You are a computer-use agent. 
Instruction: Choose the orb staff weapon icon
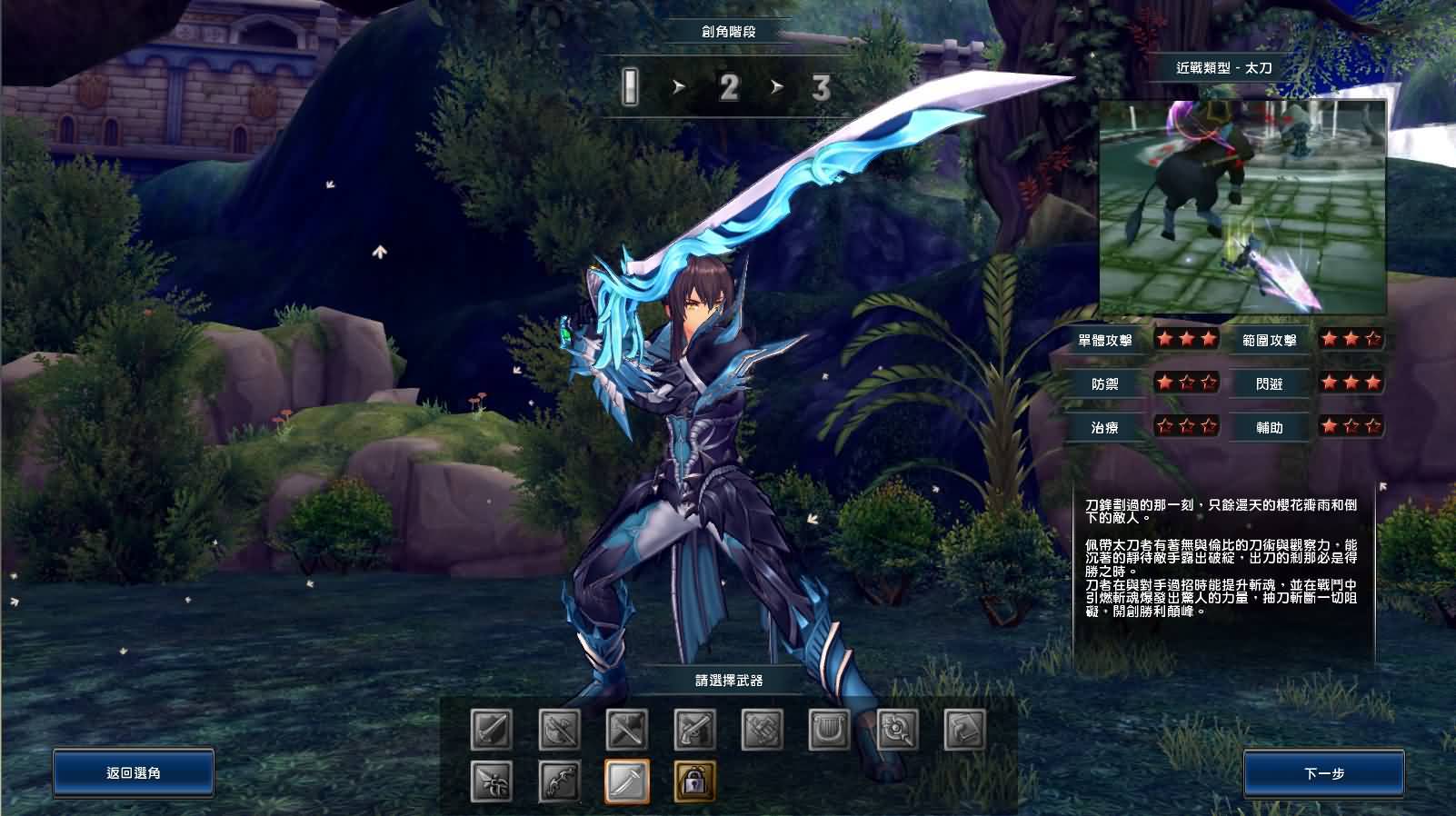(897, 729)
